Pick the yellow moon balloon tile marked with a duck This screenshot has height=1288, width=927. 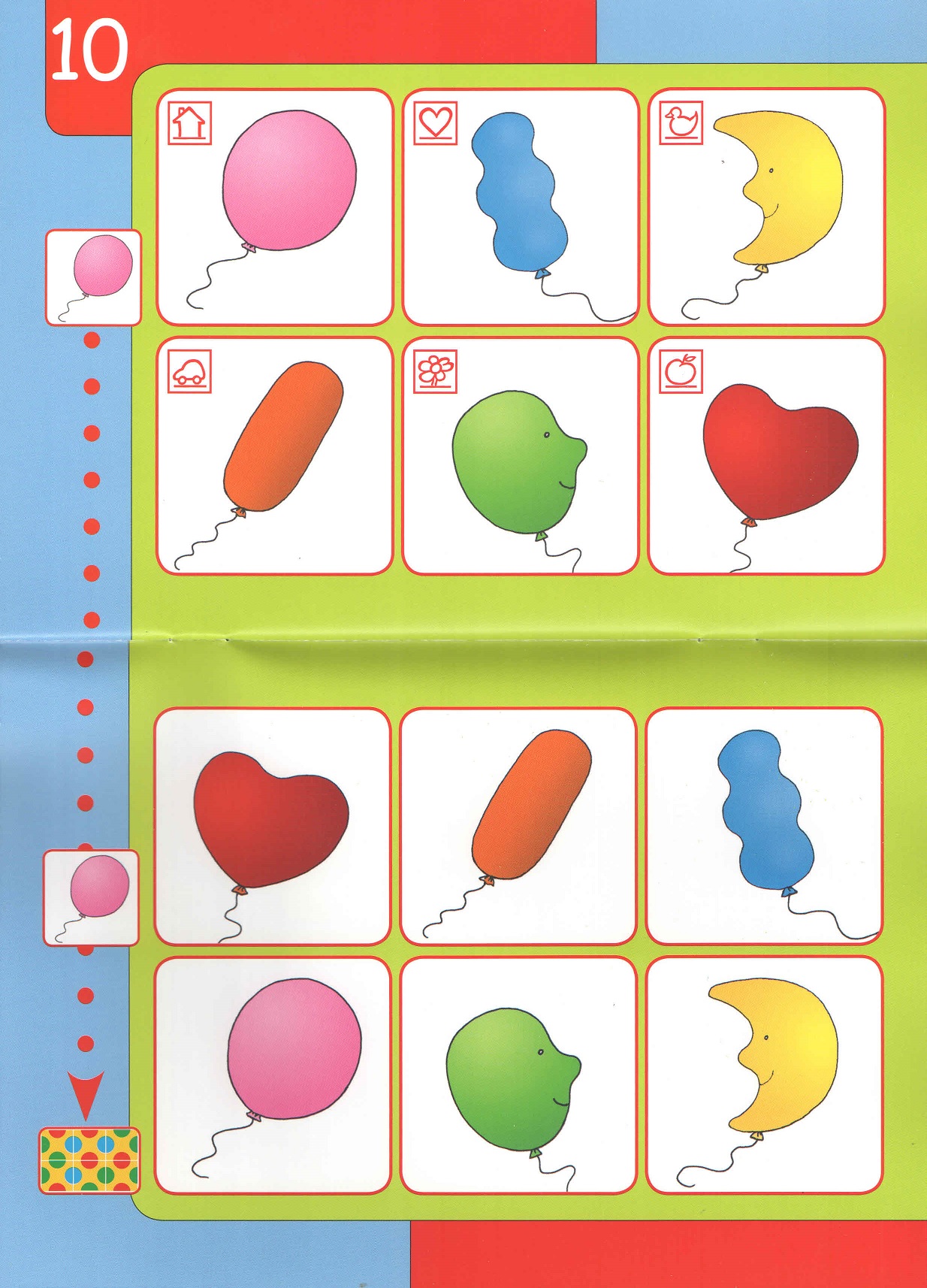[766, 207]
